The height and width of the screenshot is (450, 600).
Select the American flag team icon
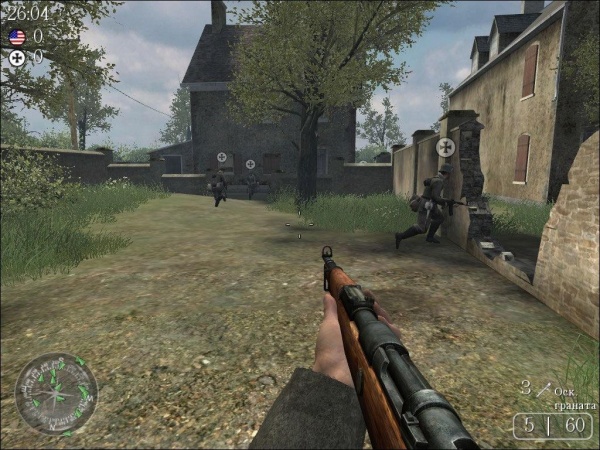[17, 37]
